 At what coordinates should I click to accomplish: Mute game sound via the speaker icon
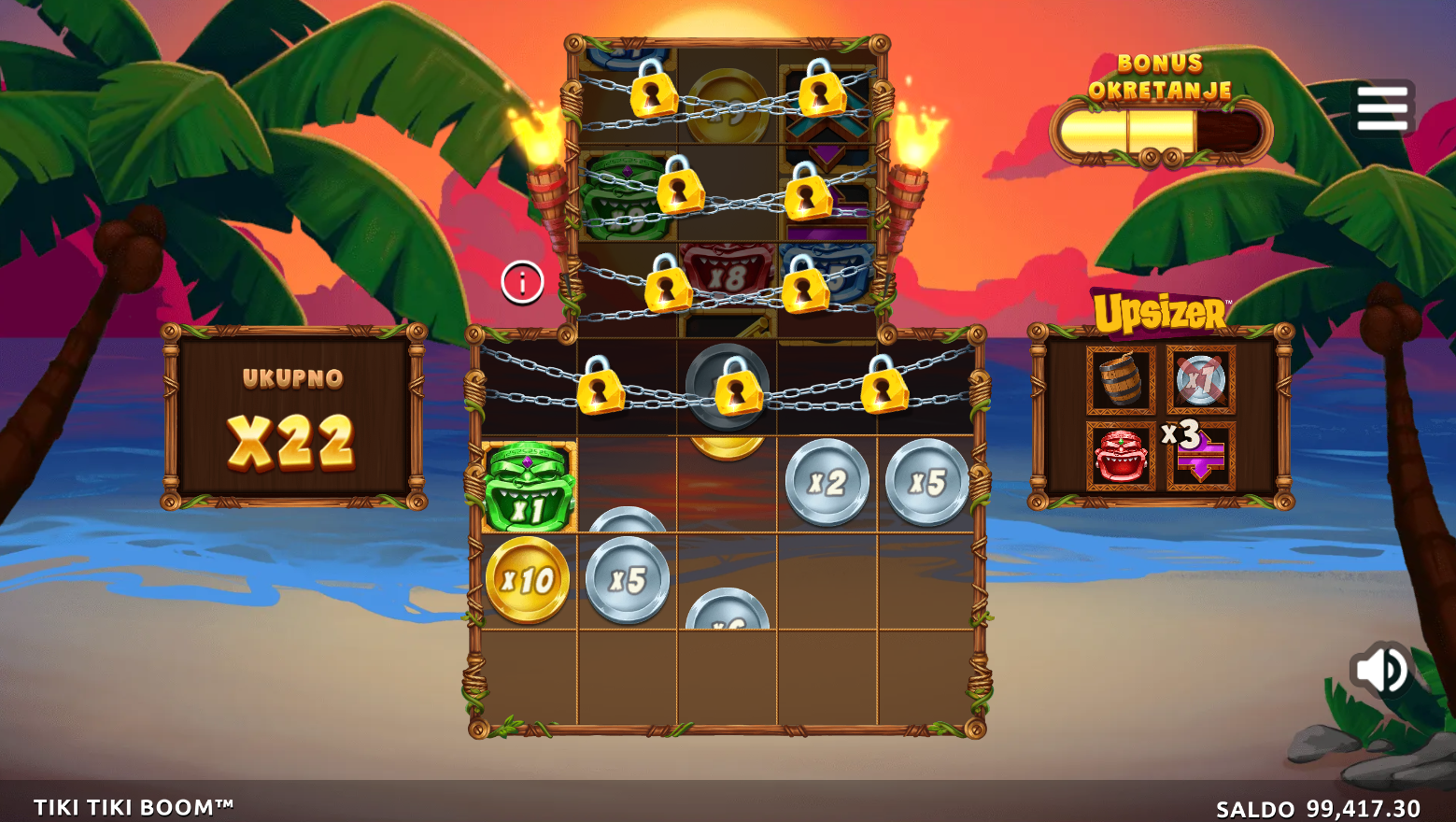coord(1379,668)
